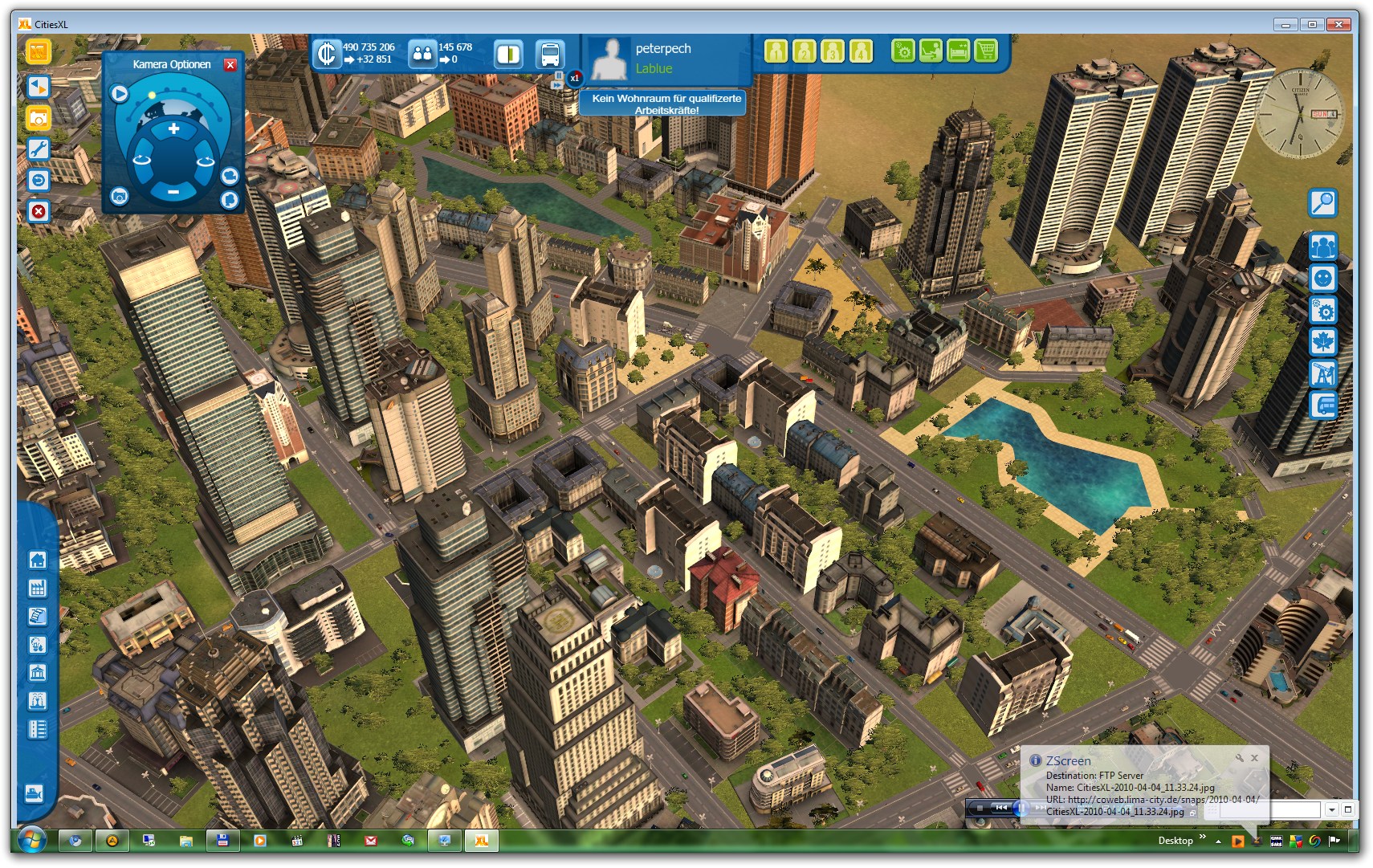
Task: Select the shopping cart commerce indicator
Action: pos(985,51)
